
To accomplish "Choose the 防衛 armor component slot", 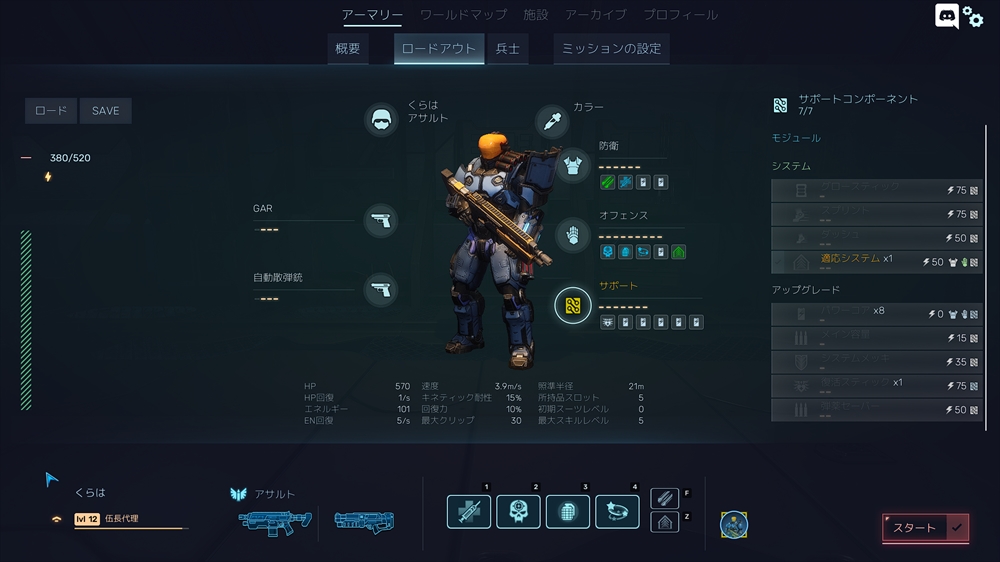I will [x=573, y=165].
